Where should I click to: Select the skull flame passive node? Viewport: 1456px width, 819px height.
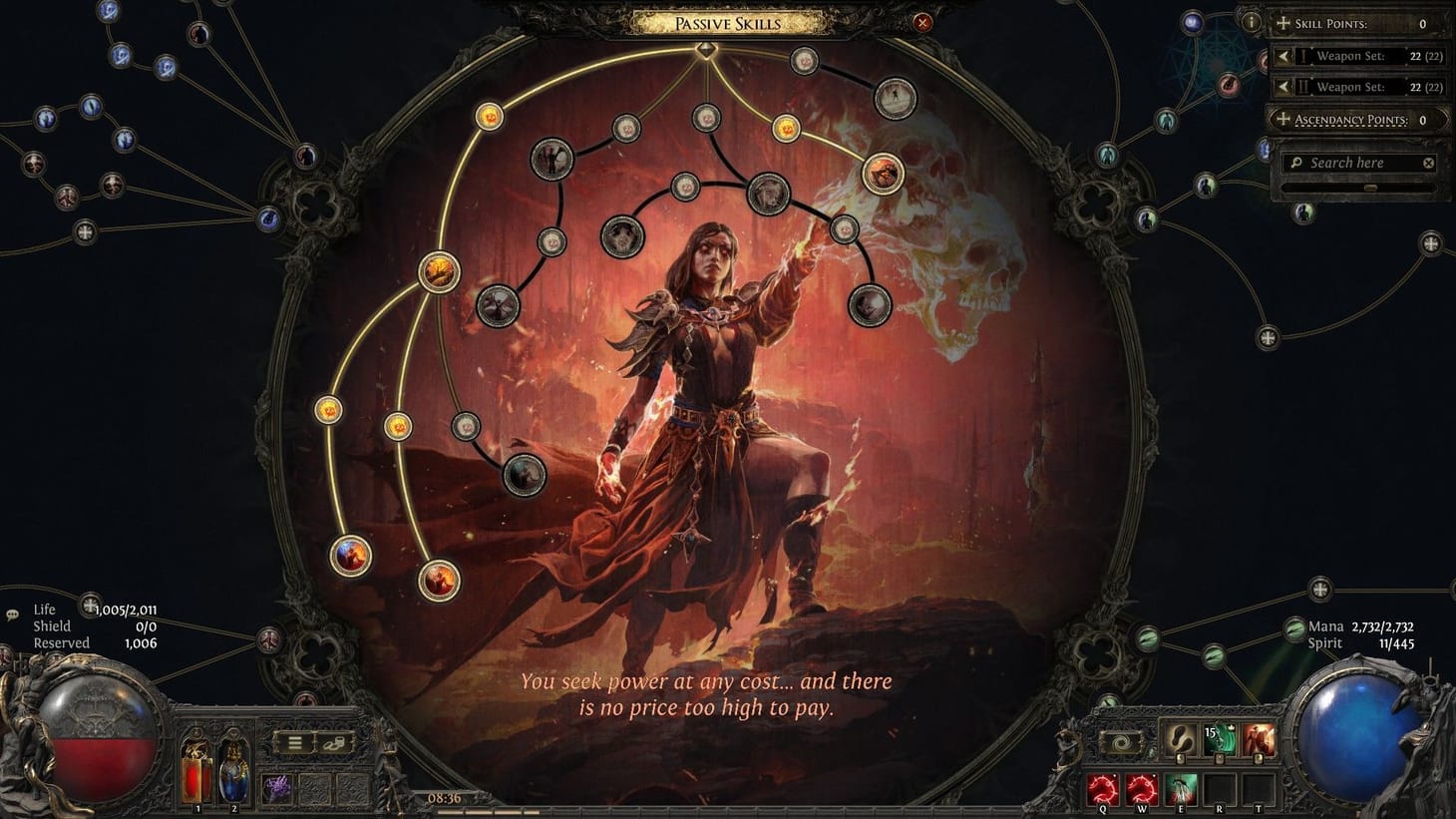click(881, 173)
